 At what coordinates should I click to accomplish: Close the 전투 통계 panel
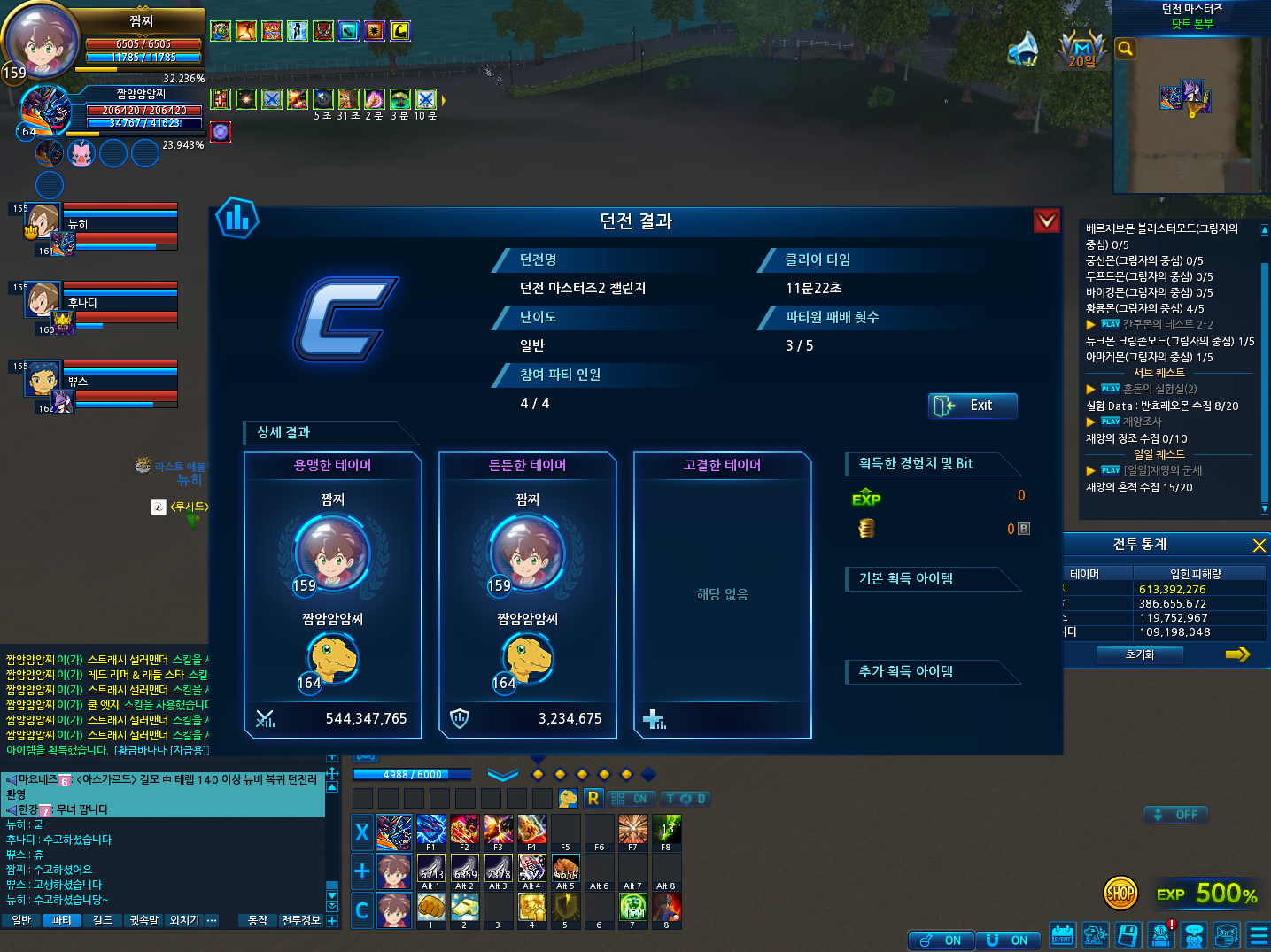tap(1259, 545)
